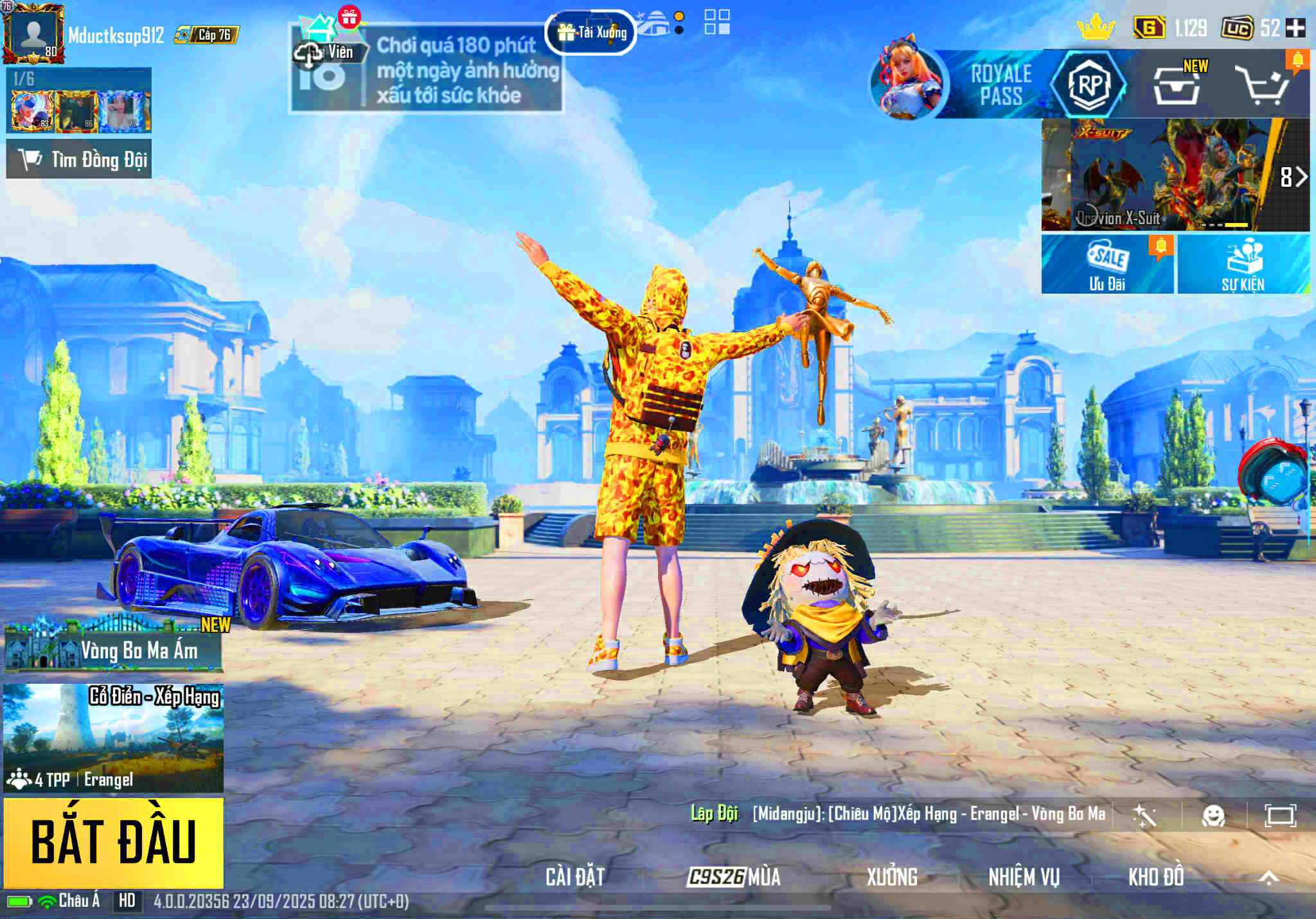This screenshot has width=1316, height=919.
Task: Open the Cổ Điển - Xếp Hạng mode selector
Action: [114, 737]
